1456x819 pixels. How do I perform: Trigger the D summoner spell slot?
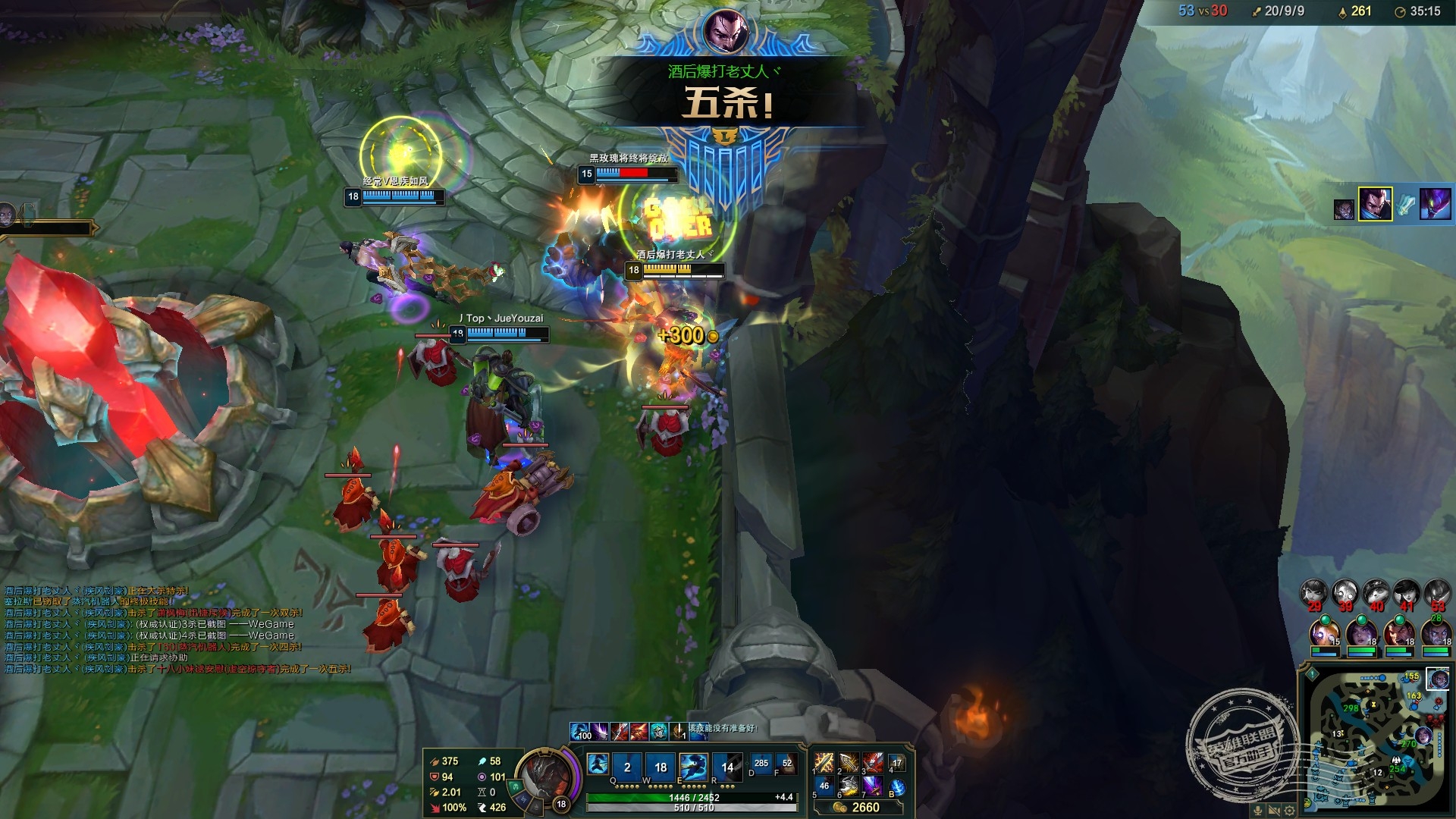[761, 764]
